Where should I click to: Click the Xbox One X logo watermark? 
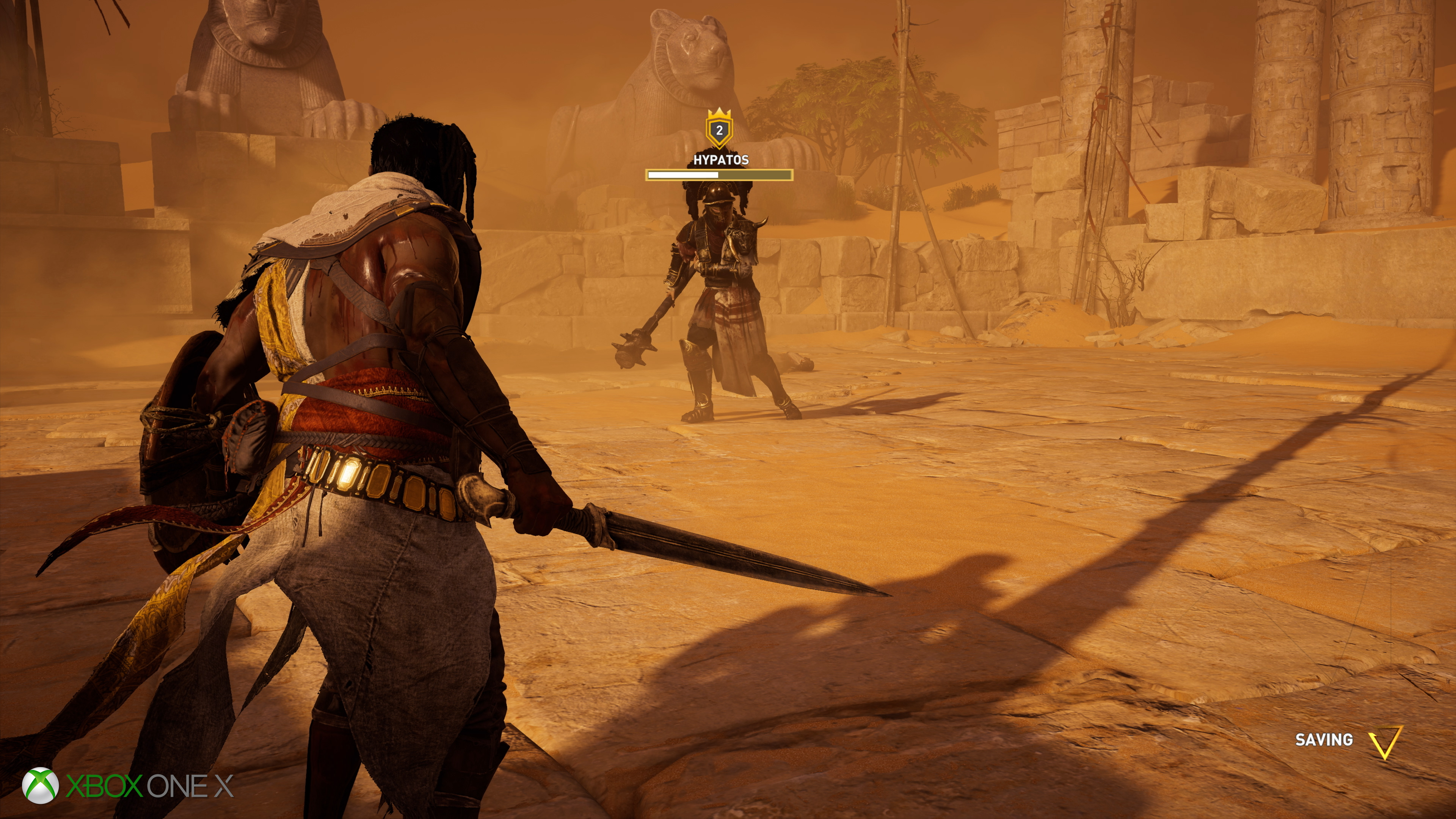[128, 786]
